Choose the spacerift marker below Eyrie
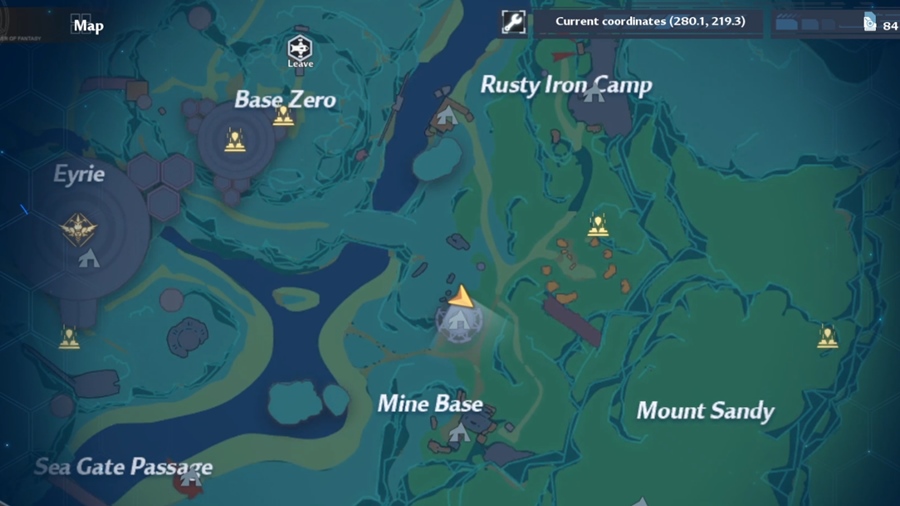Screen dimensions: 900x506 pyautogui.click(x=69, y=338)
